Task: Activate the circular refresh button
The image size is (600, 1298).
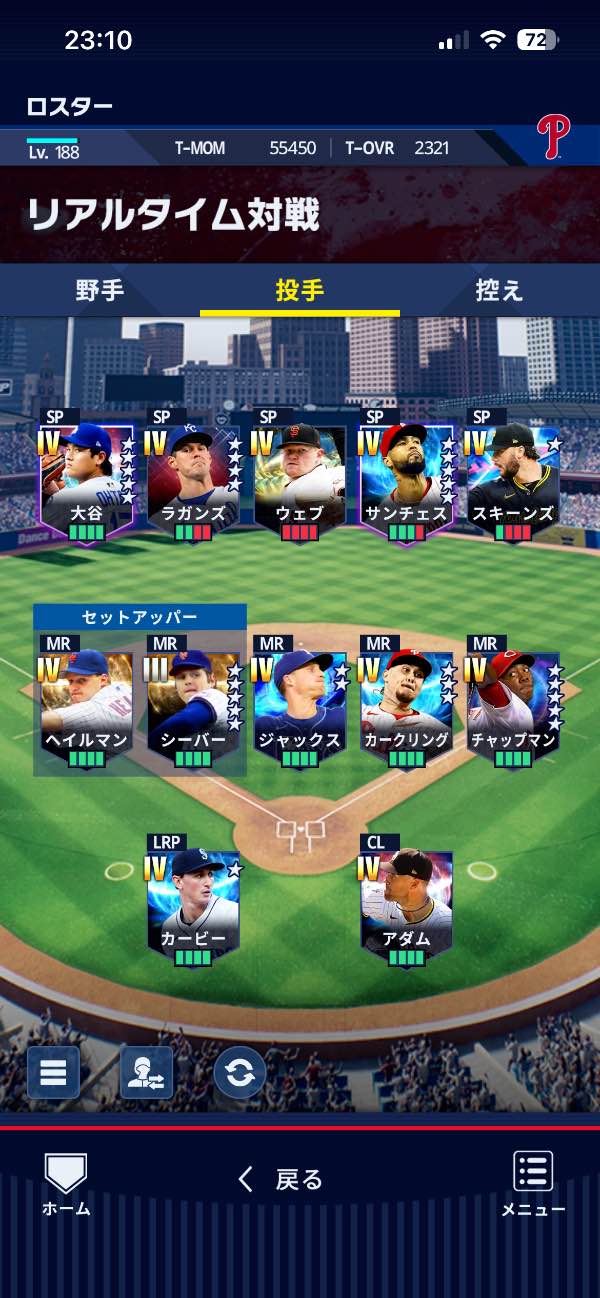Action: point(239,1073)
